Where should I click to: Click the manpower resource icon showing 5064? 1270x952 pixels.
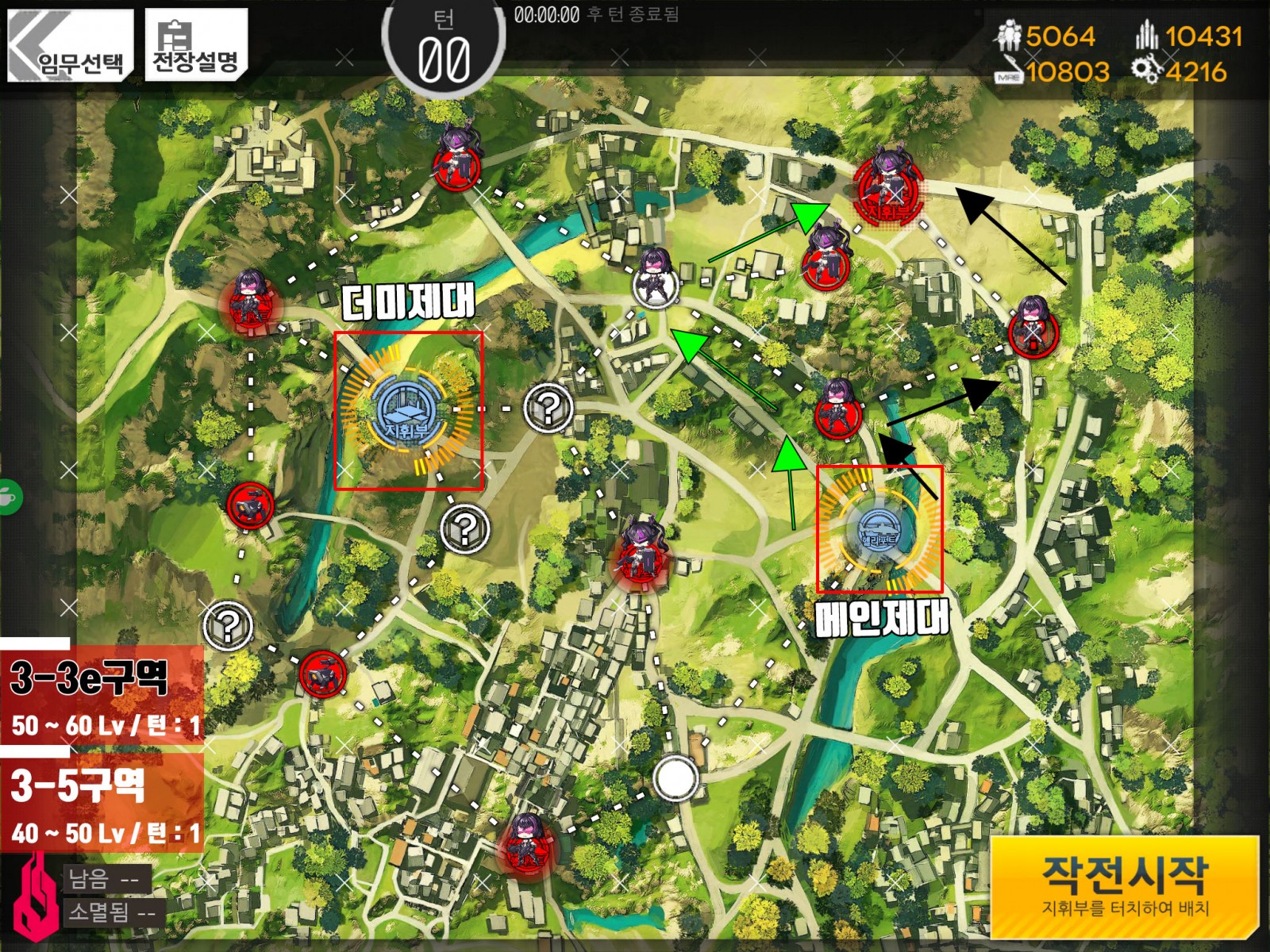tap(1008, 35)
